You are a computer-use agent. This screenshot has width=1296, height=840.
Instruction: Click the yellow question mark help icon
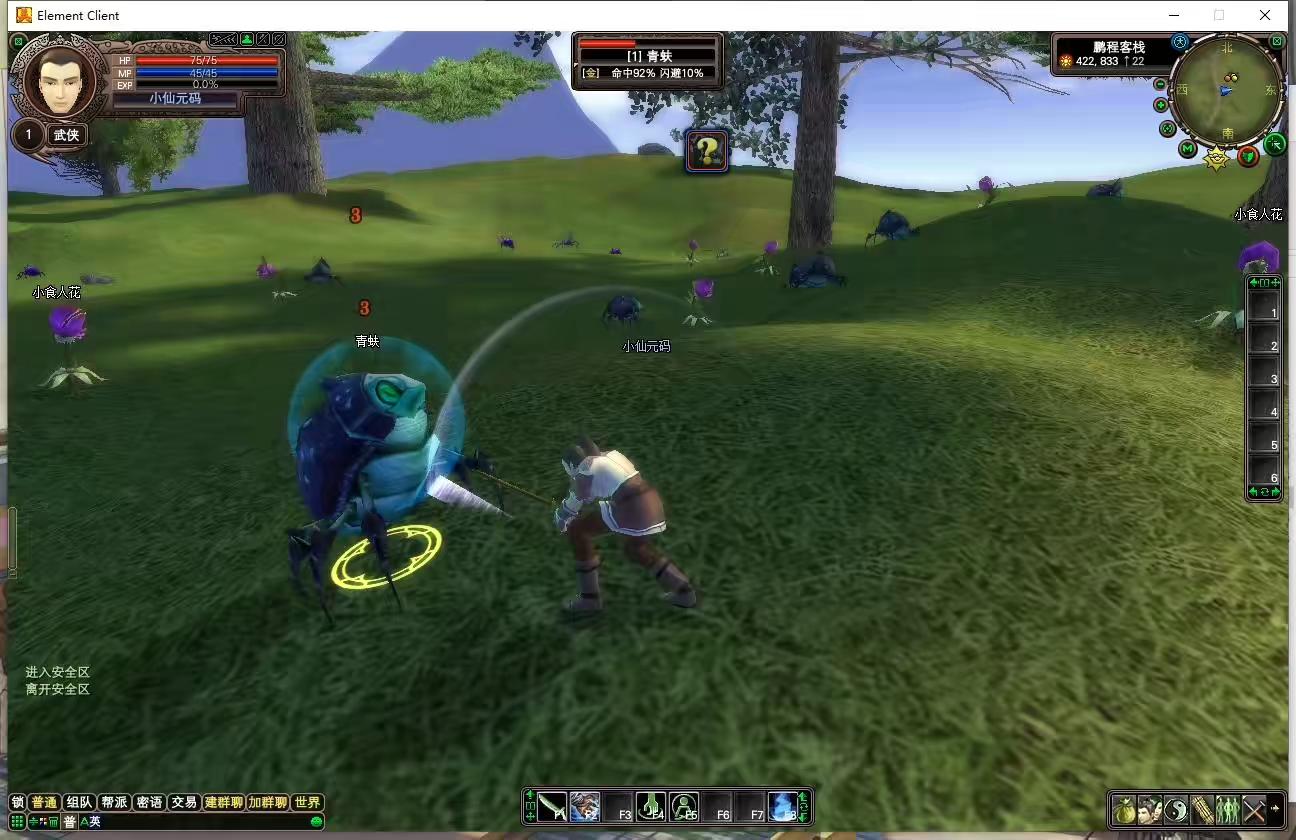(x=707, y=151)
